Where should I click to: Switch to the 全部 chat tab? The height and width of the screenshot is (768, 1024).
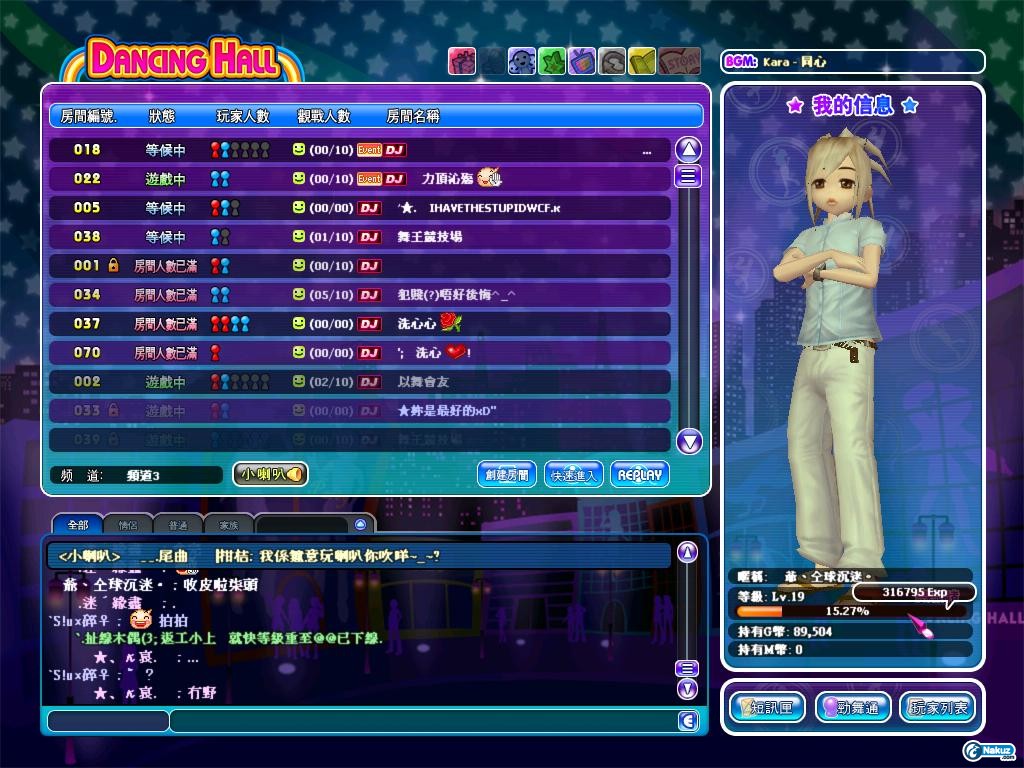pos(78,524)
